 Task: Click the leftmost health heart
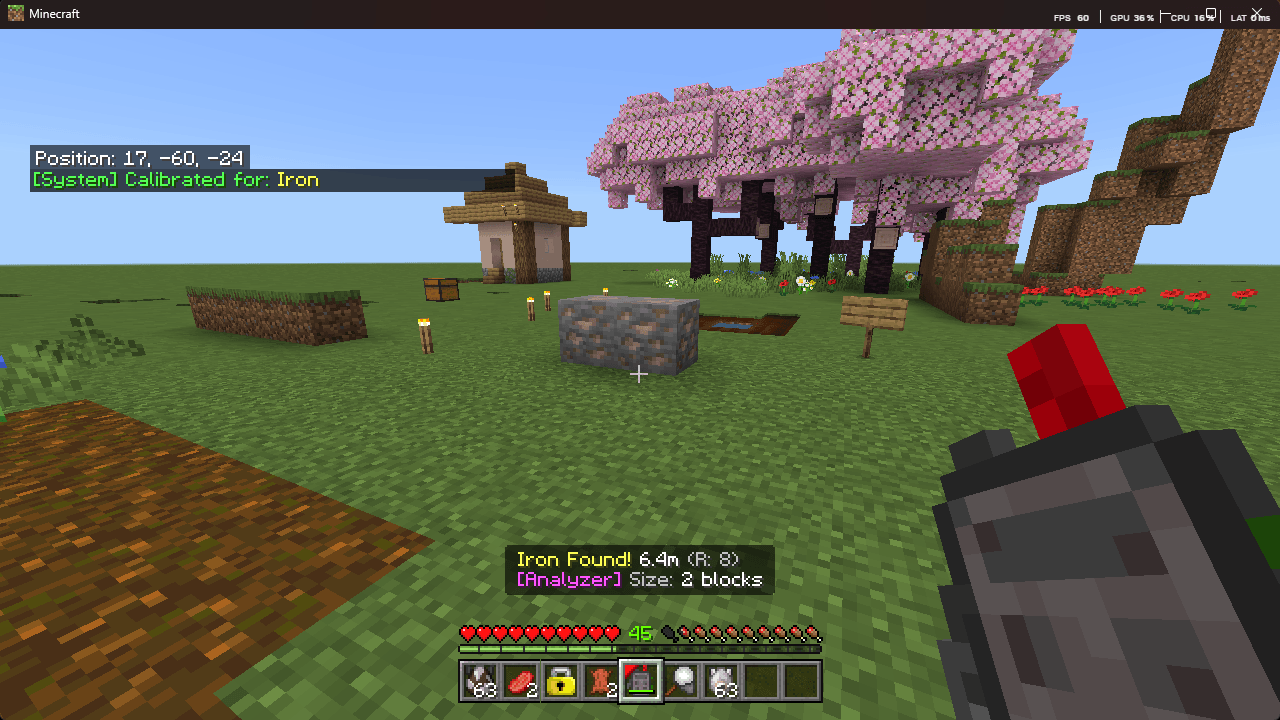tap(465, 633)
